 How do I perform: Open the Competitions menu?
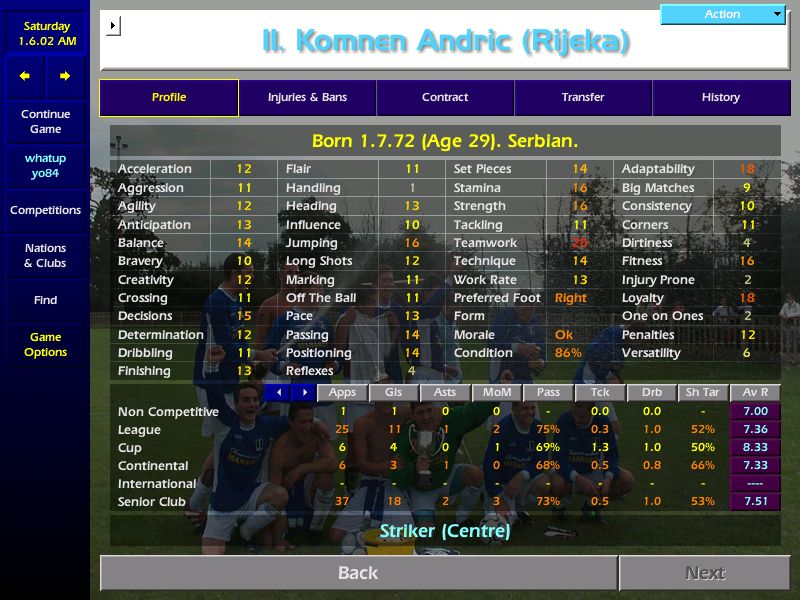[x=45, y=211]
